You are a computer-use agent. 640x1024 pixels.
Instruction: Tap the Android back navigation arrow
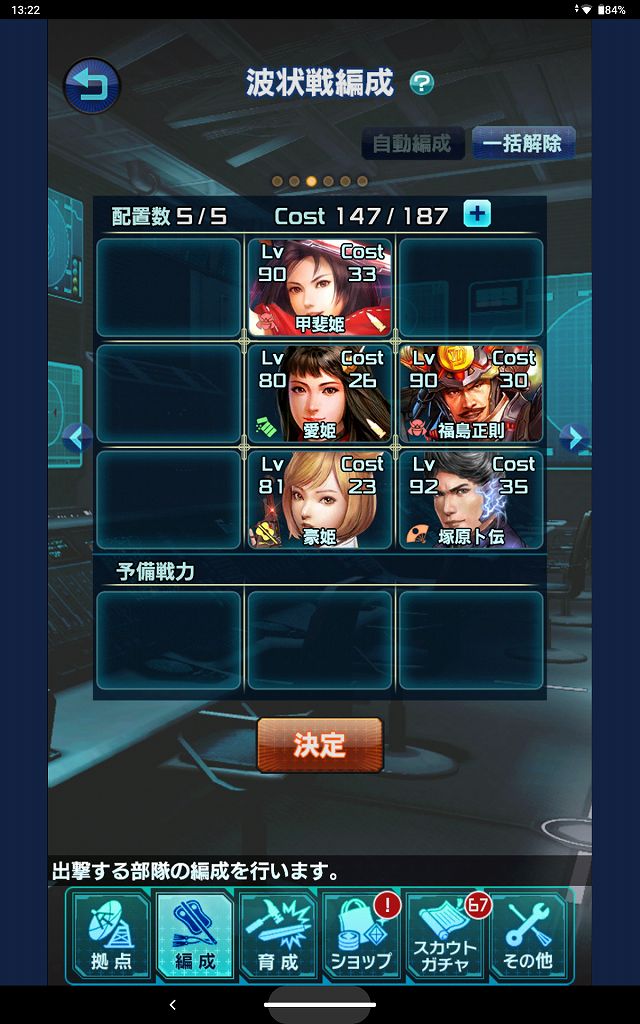point(173,1004)
